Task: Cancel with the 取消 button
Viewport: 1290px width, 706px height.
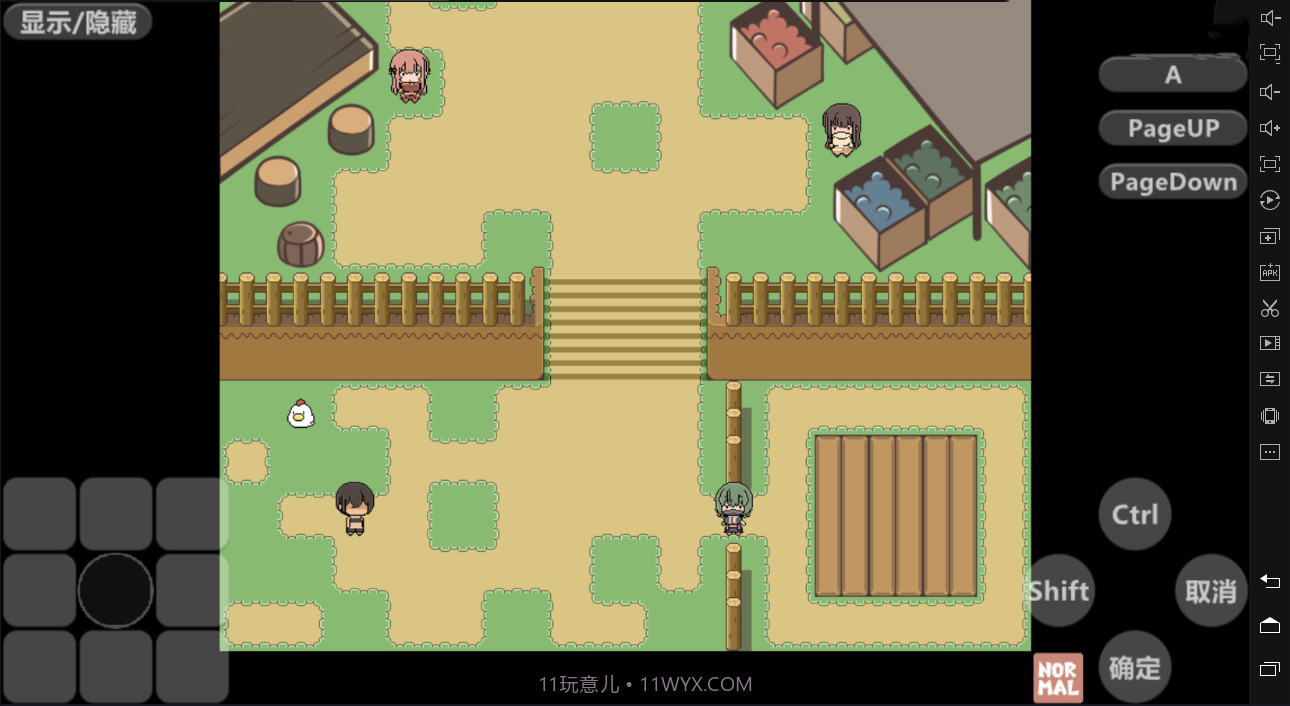Action: pos(1210,590)
